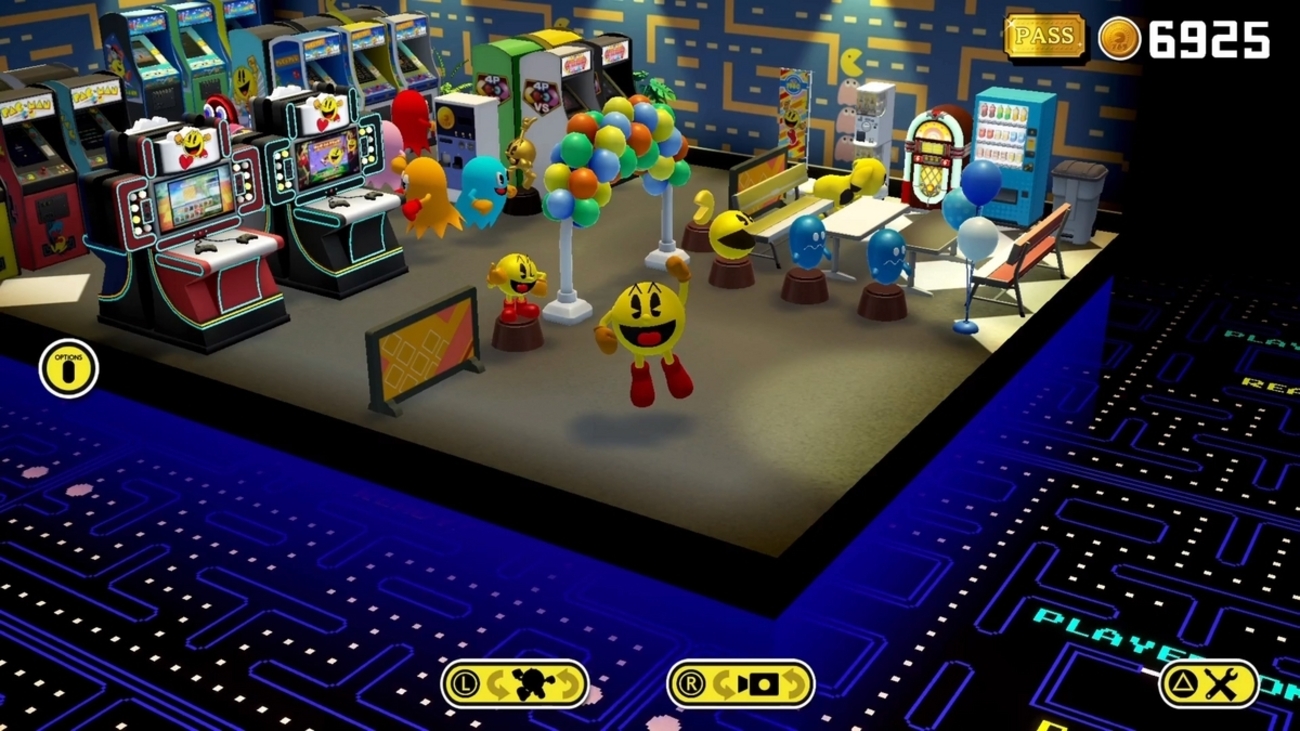Screen dimensions: 1300x731
Task: Click the L stick rotate control
Action: [x=515, y=681]
